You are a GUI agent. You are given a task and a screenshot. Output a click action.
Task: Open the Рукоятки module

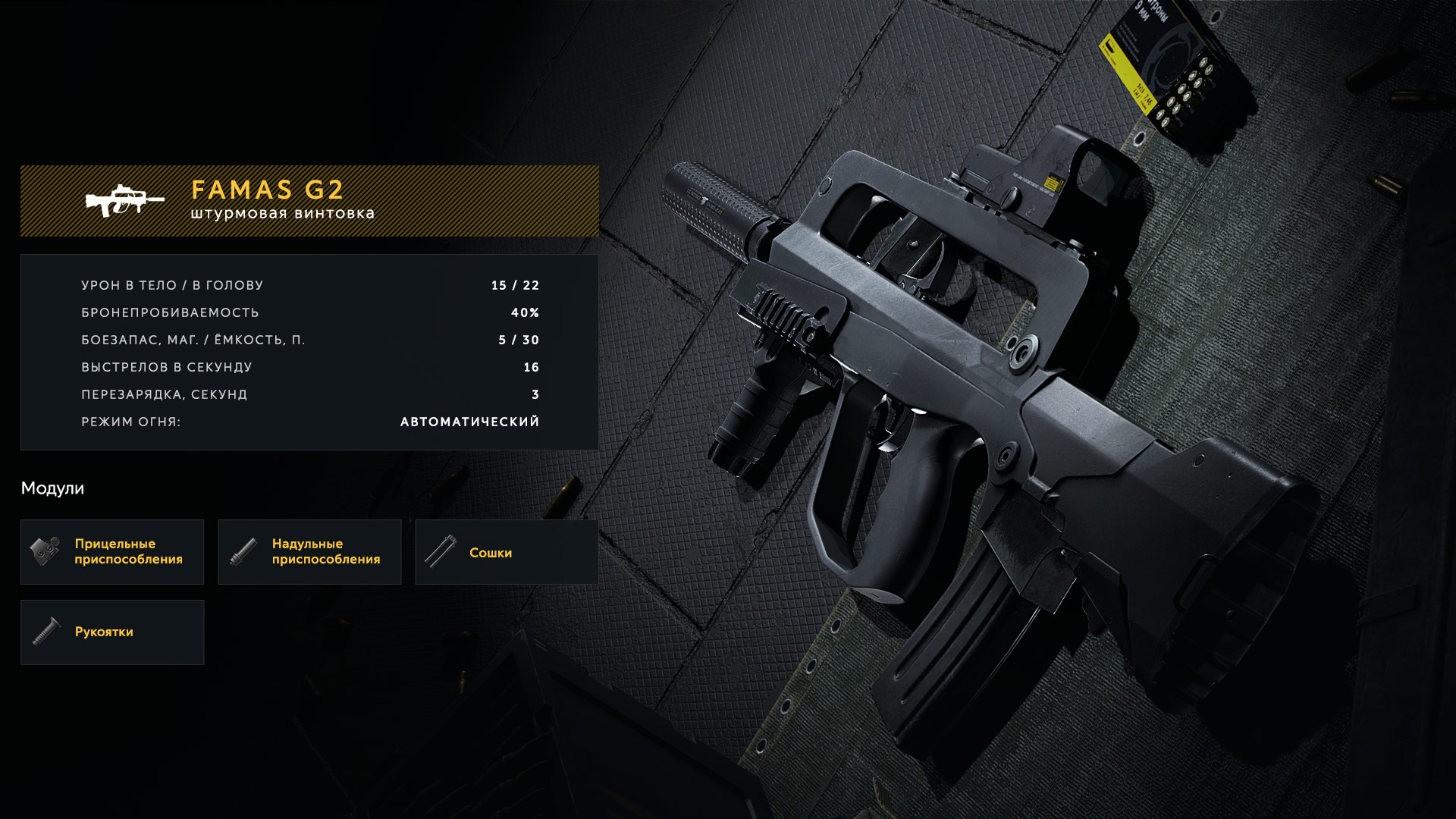pyautogui.click(x=112, y=632)
